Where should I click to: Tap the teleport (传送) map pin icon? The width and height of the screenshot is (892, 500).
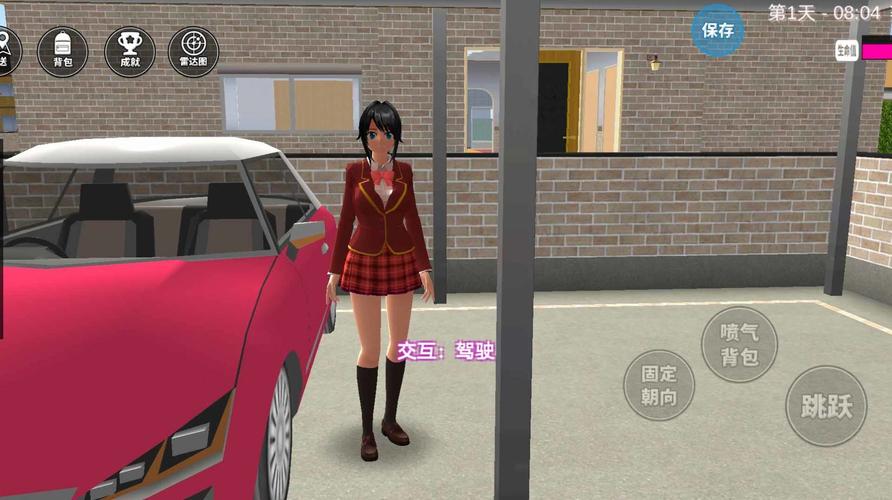(x=6, y=50)
